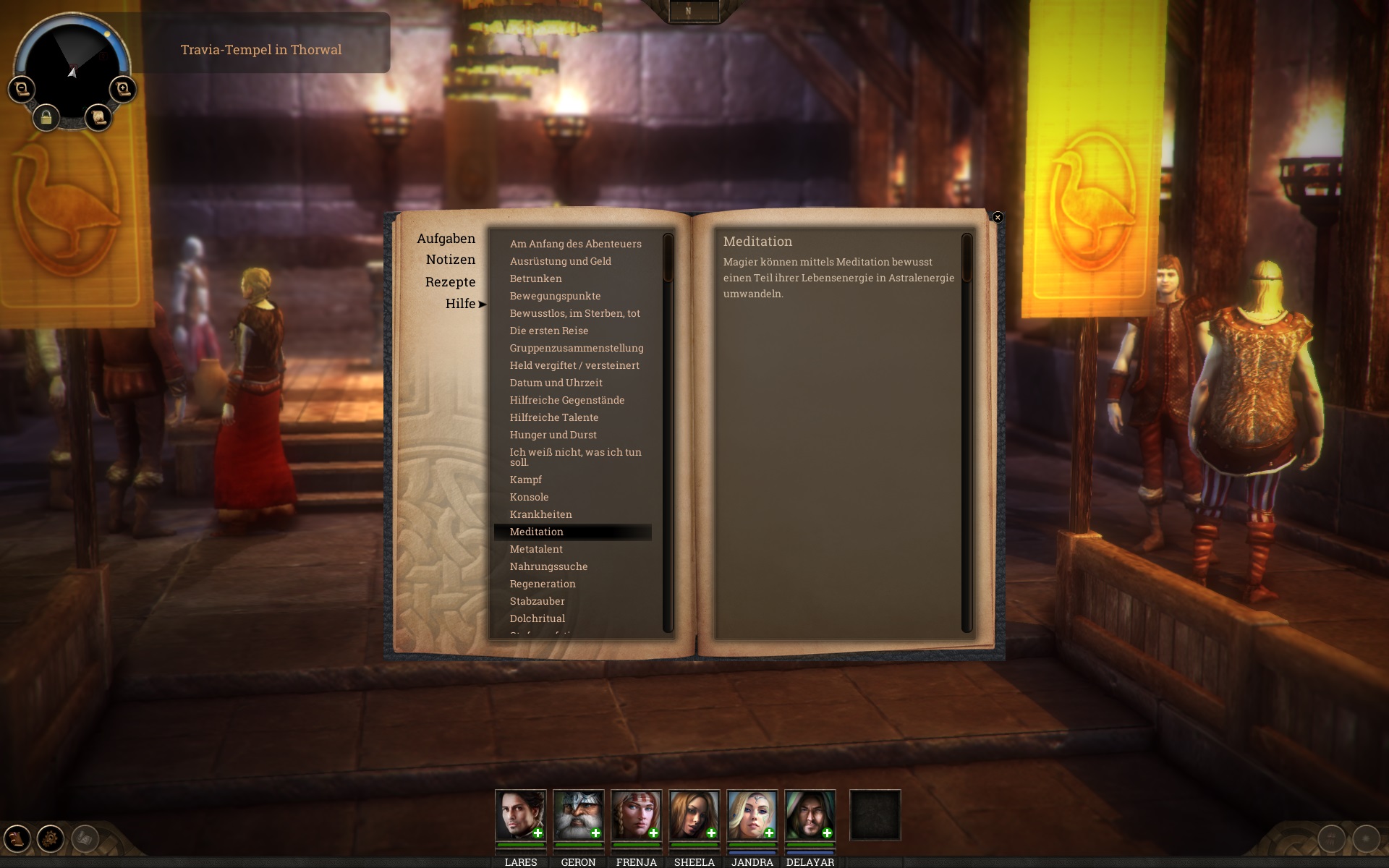Screen dimensions: 1389x868
Task: Select Lares's character portrait
Action: (x=520, y=815)
